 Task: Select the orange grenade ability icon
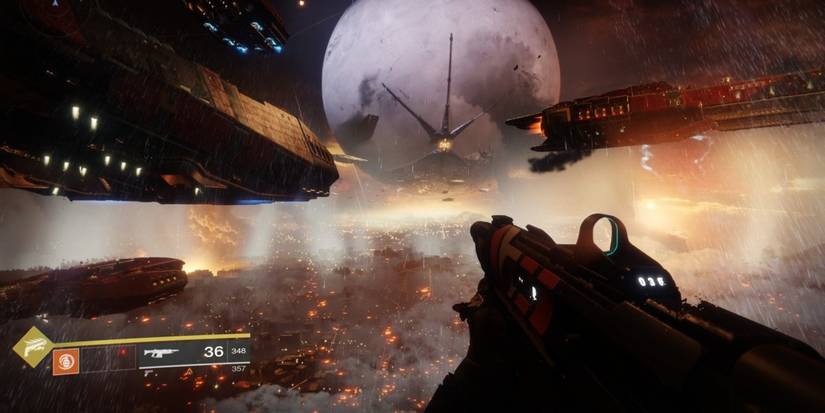65,360
